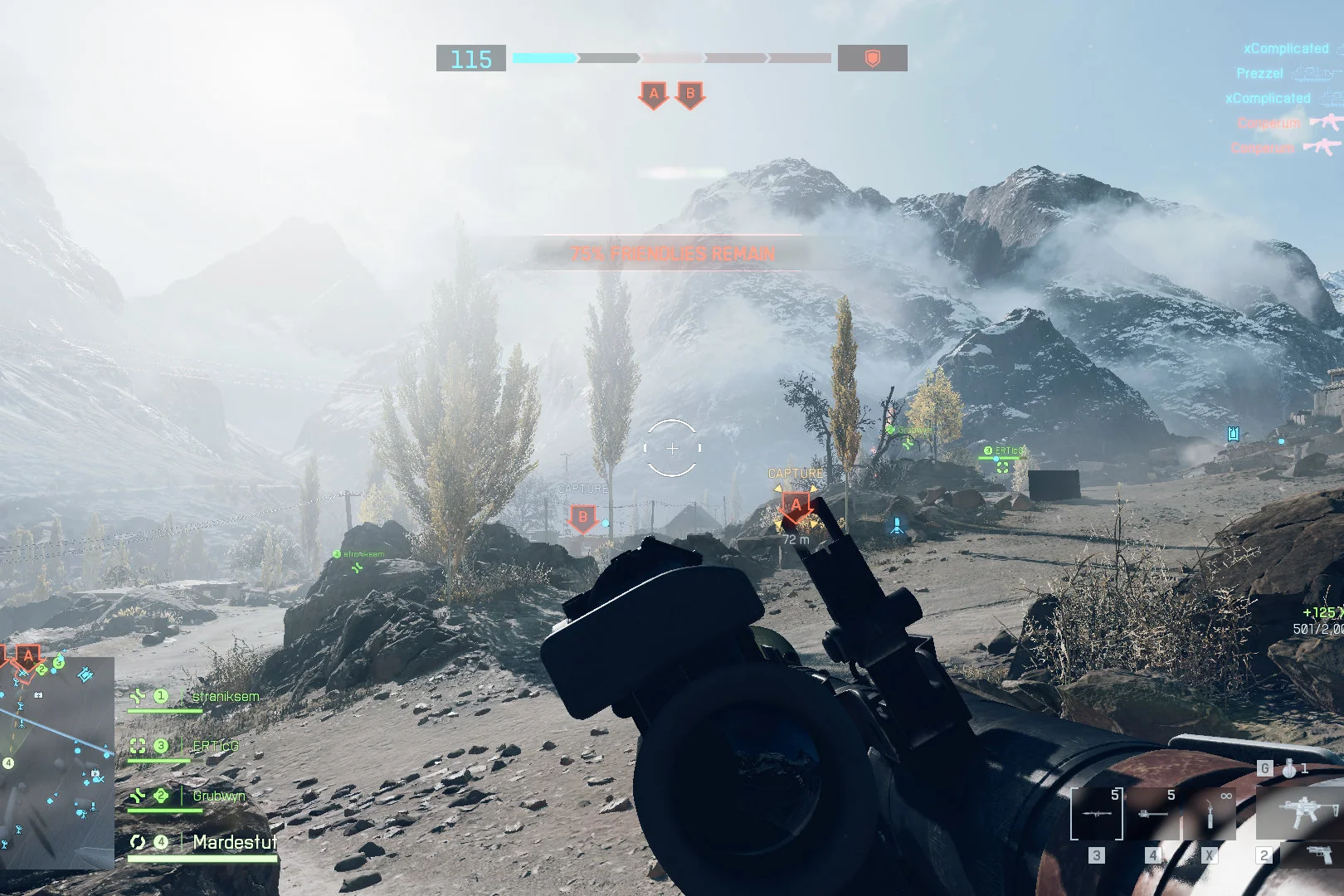
Task: Switch to the anti-air launcher slot
Action: pyautogui.click(x=1152, y=814)
